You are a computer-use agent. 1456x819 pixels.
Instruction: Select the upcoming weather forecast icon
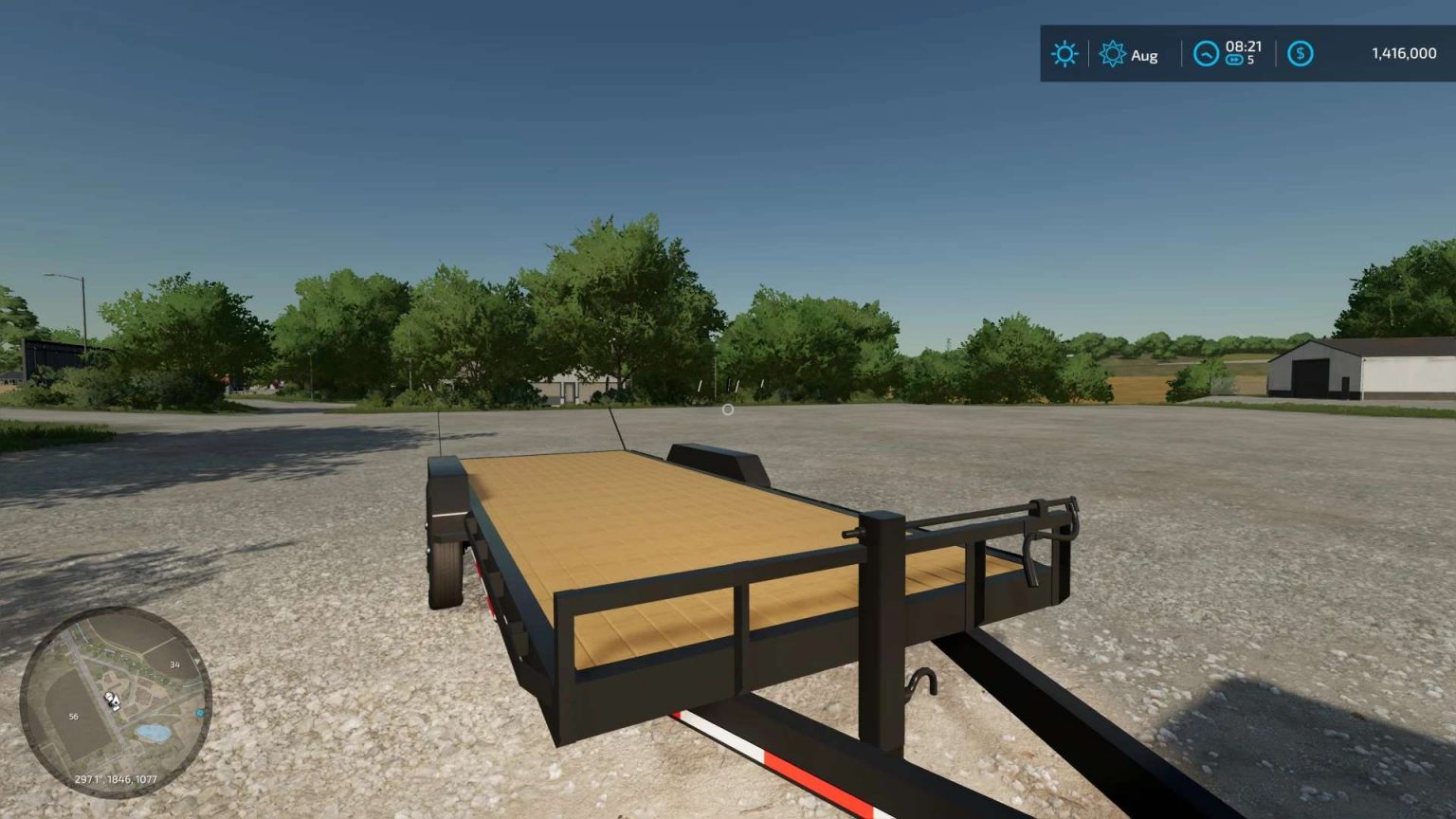pyautogui.click(x=1114, y=54)
